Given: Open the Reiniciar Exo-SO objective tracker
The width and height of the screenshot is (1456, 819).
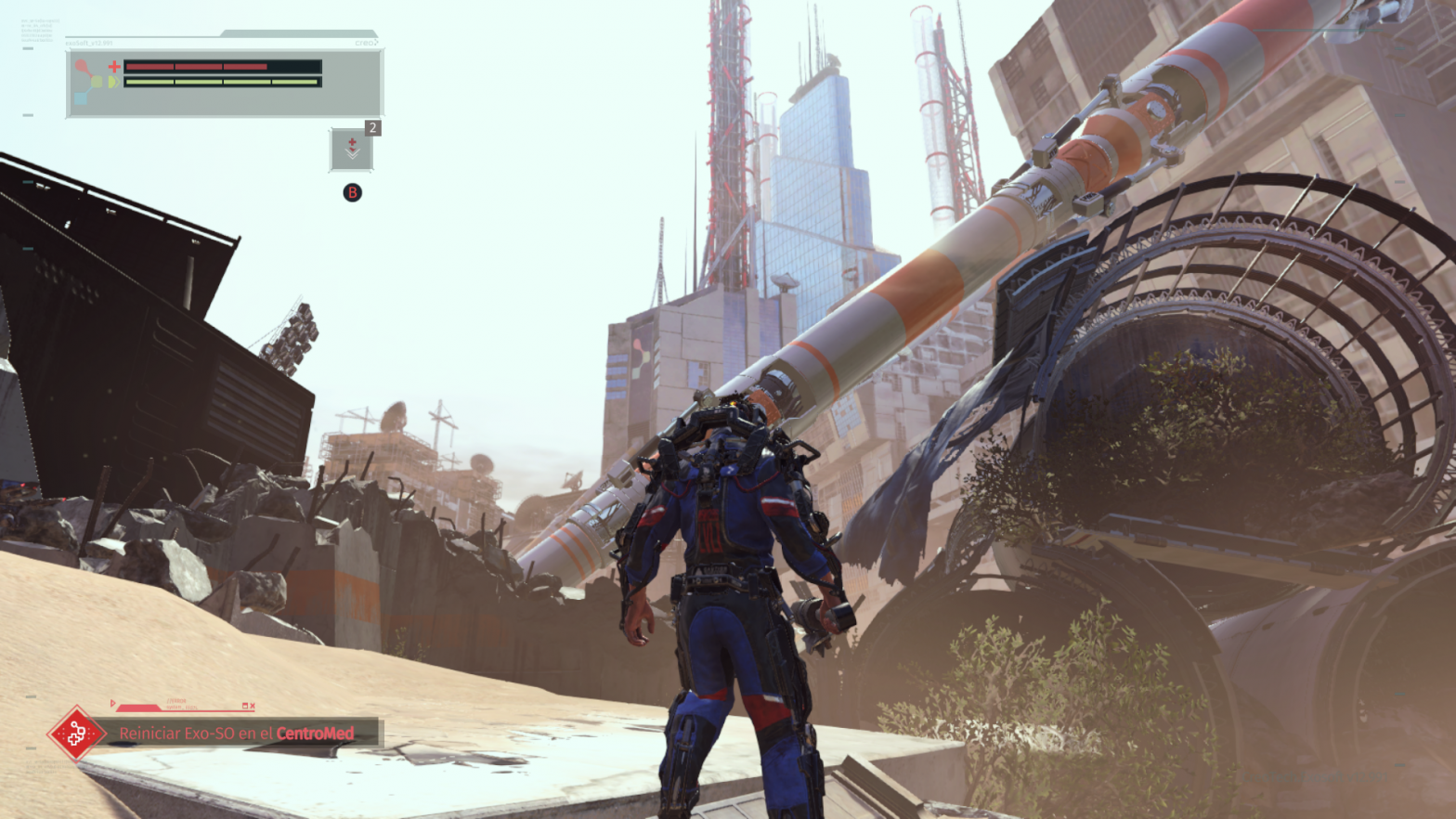Looking at the screenshot, I should tap(237, 733).
